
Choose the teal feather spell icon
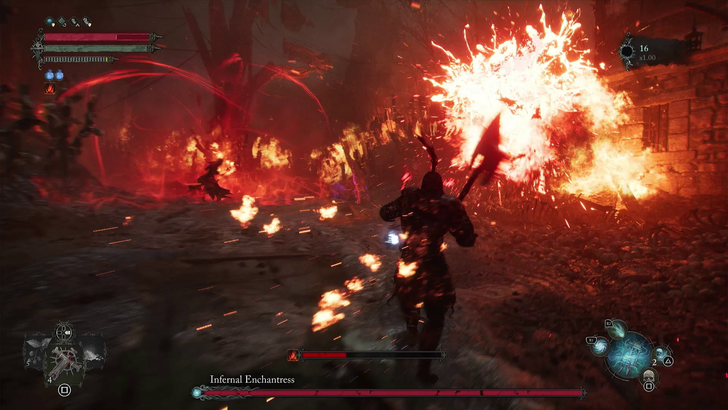tap(619, 327)
